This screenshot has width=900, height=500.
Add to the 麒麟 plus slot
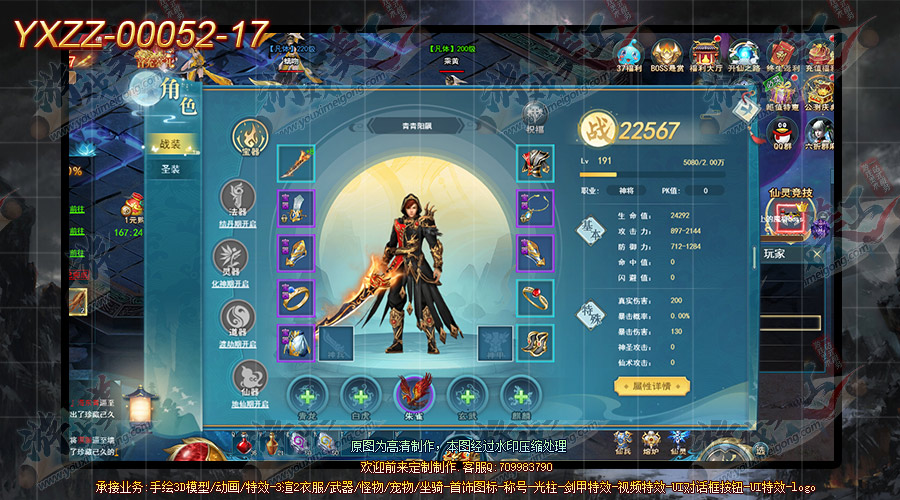click(x=519, y=392)
